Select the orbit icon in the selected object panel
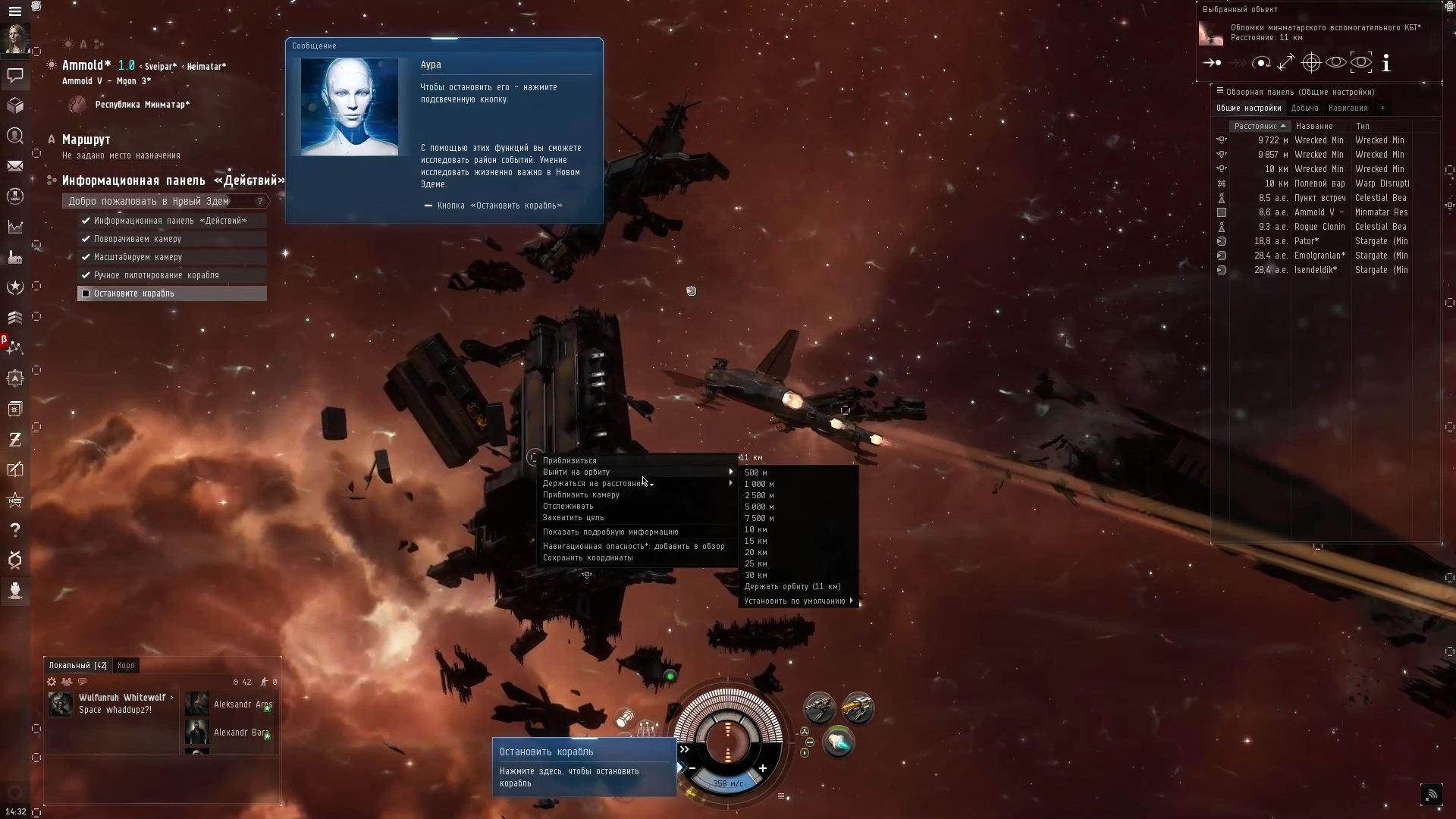1456x819 pixels. (x=1261, y=63)
